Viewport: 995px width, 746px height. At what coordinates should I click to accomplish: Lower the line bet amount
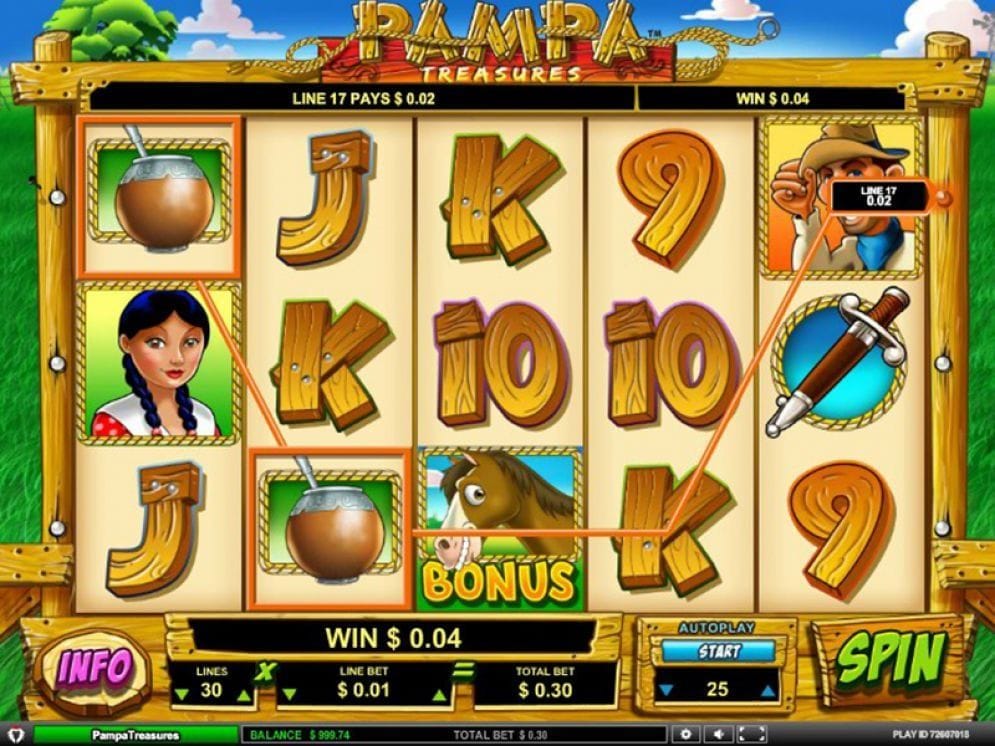point(291,693)
